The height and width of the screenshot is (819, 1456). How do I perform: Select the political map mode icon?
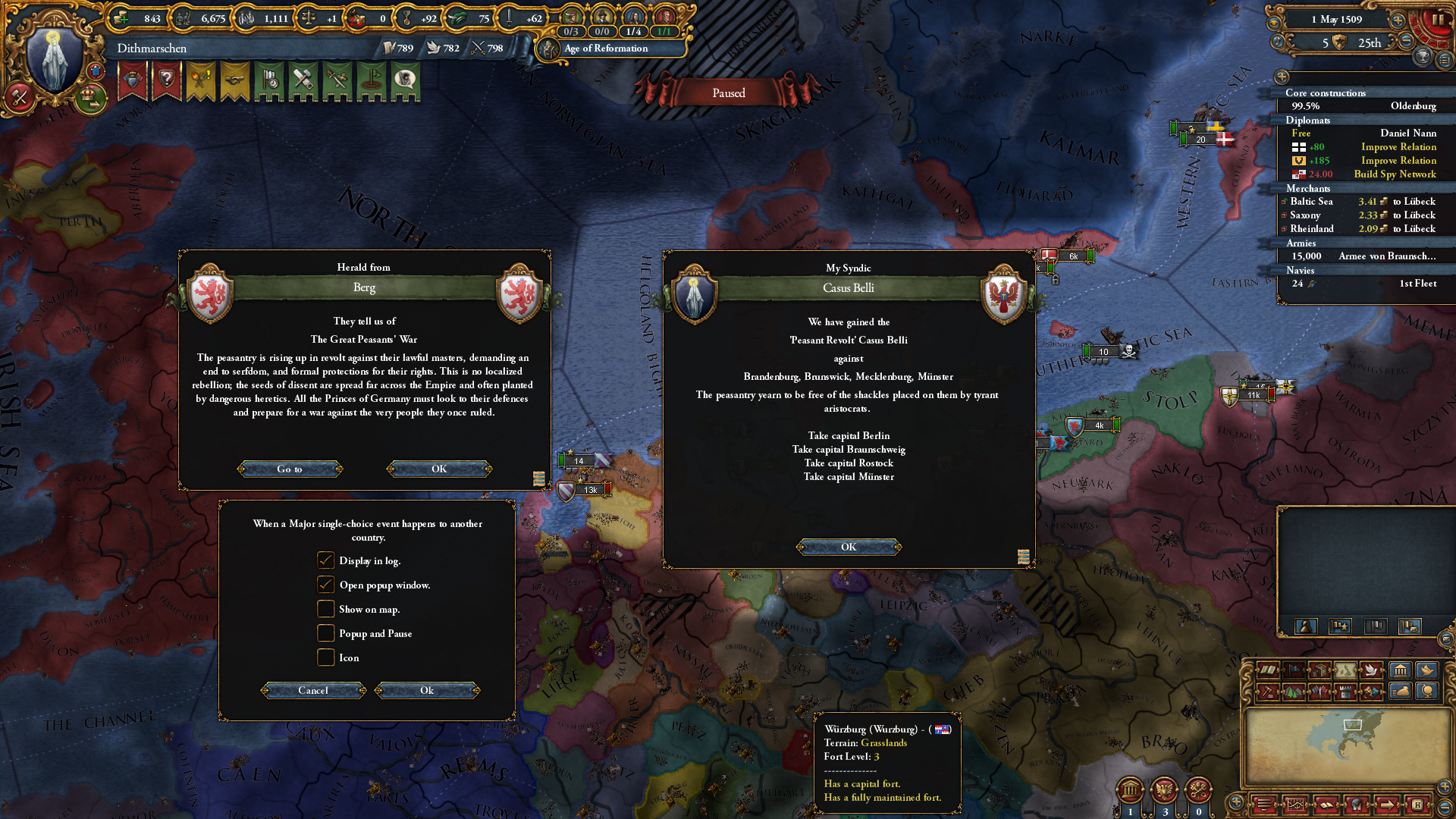tap(1294, 670)
